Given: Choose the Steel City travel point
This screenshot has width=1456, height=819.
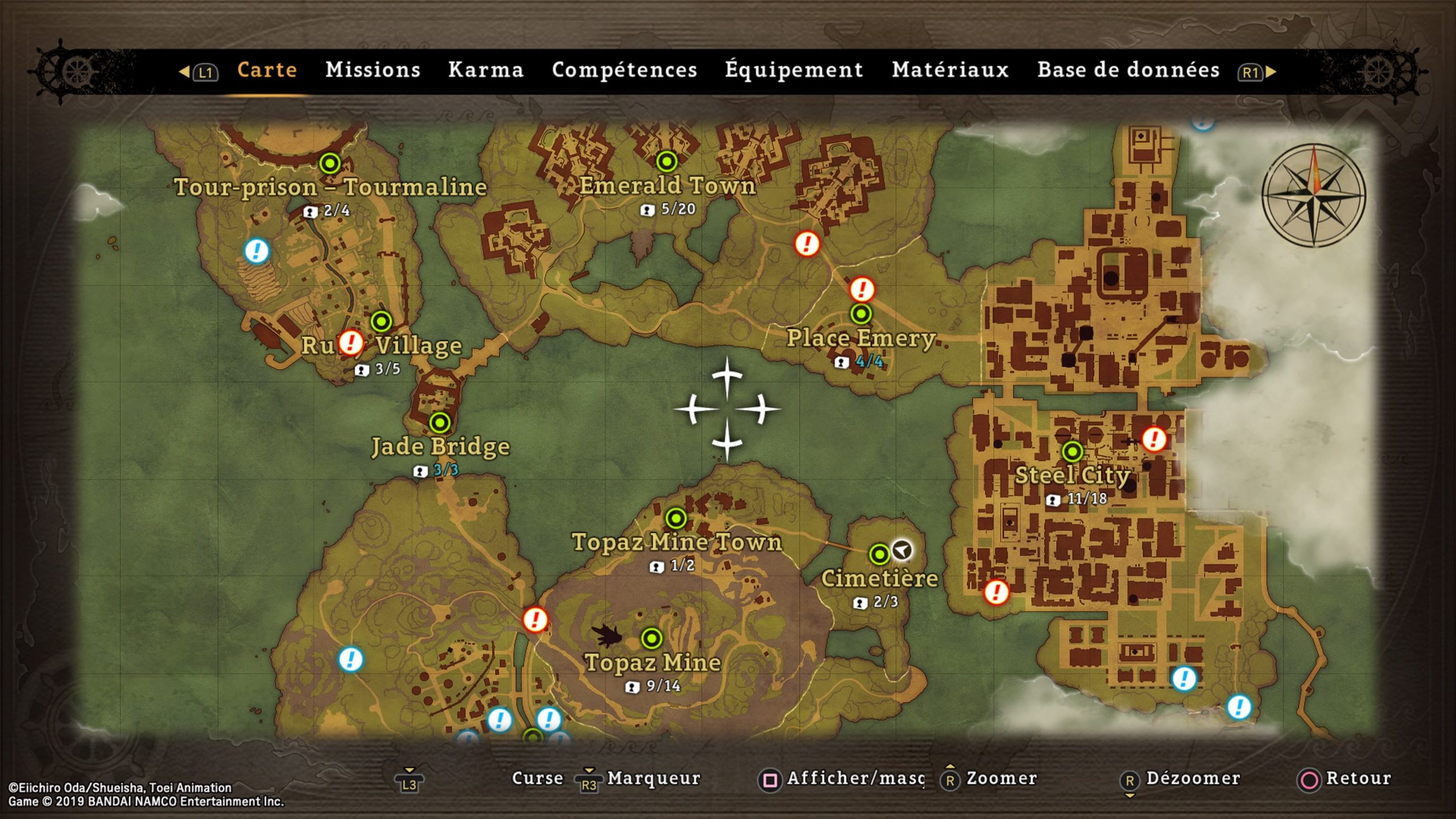Looking at the screenshot, I should (1072, 452).
